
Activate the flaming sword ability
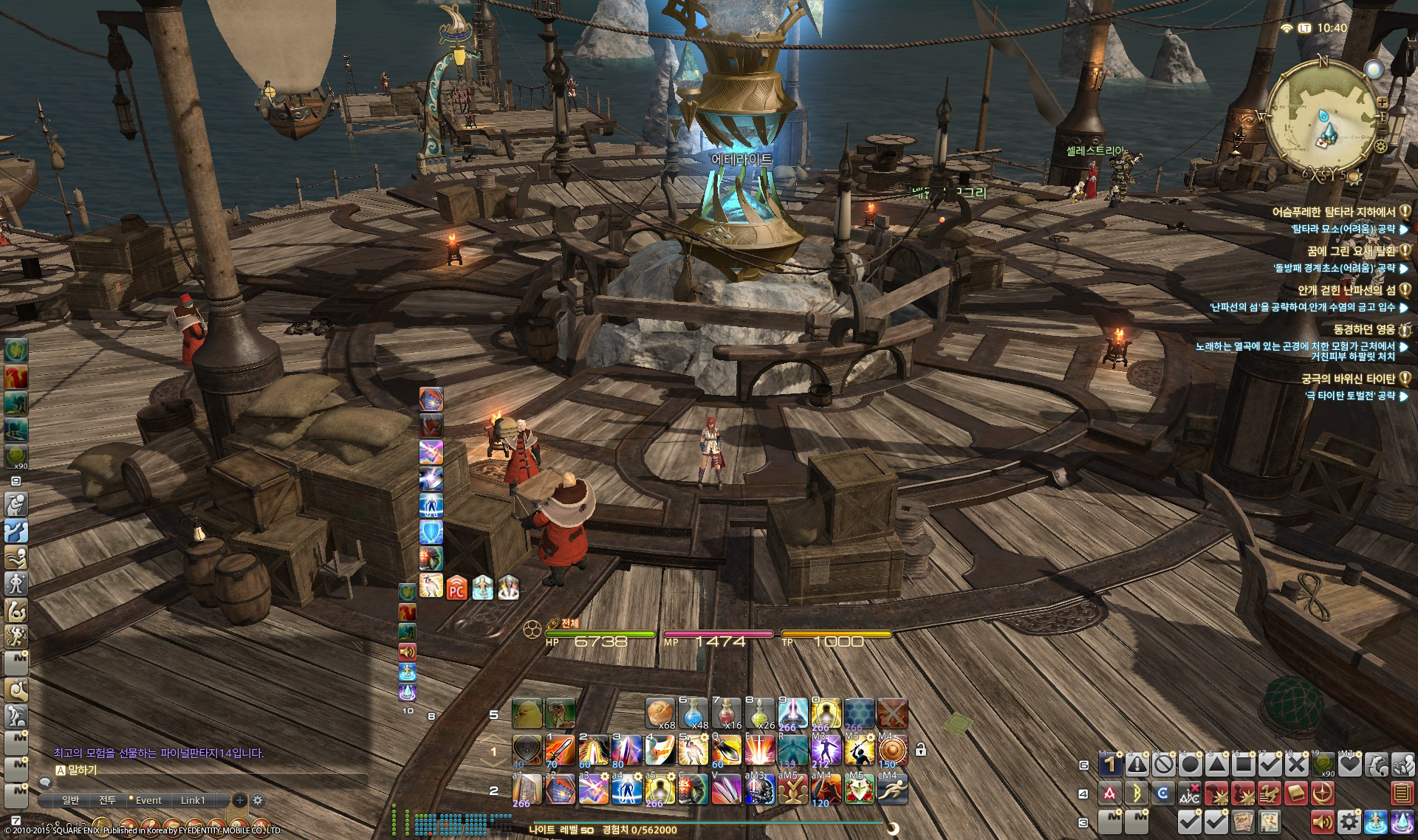(560, 750)
